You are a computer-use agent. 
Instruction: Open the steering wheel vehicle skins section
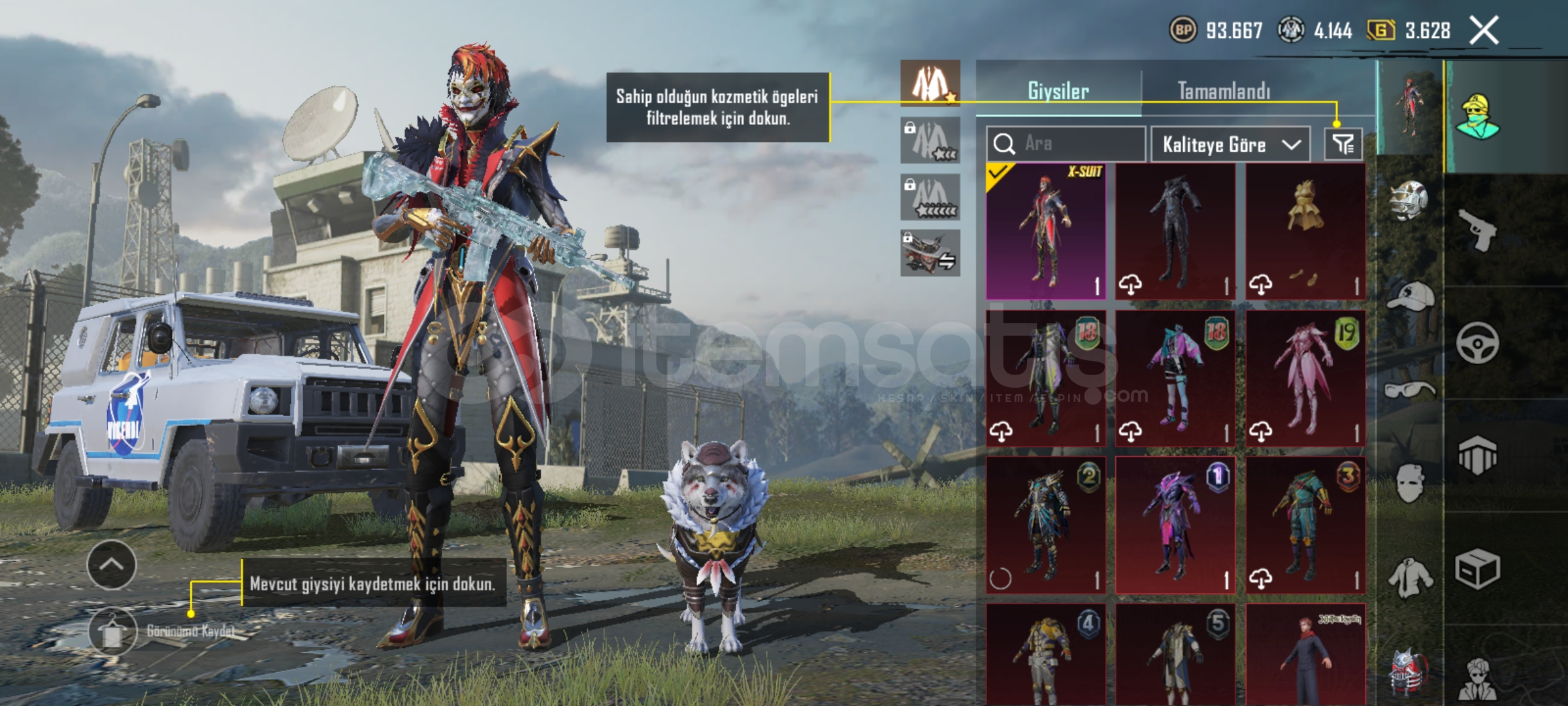pos(1478,343)
